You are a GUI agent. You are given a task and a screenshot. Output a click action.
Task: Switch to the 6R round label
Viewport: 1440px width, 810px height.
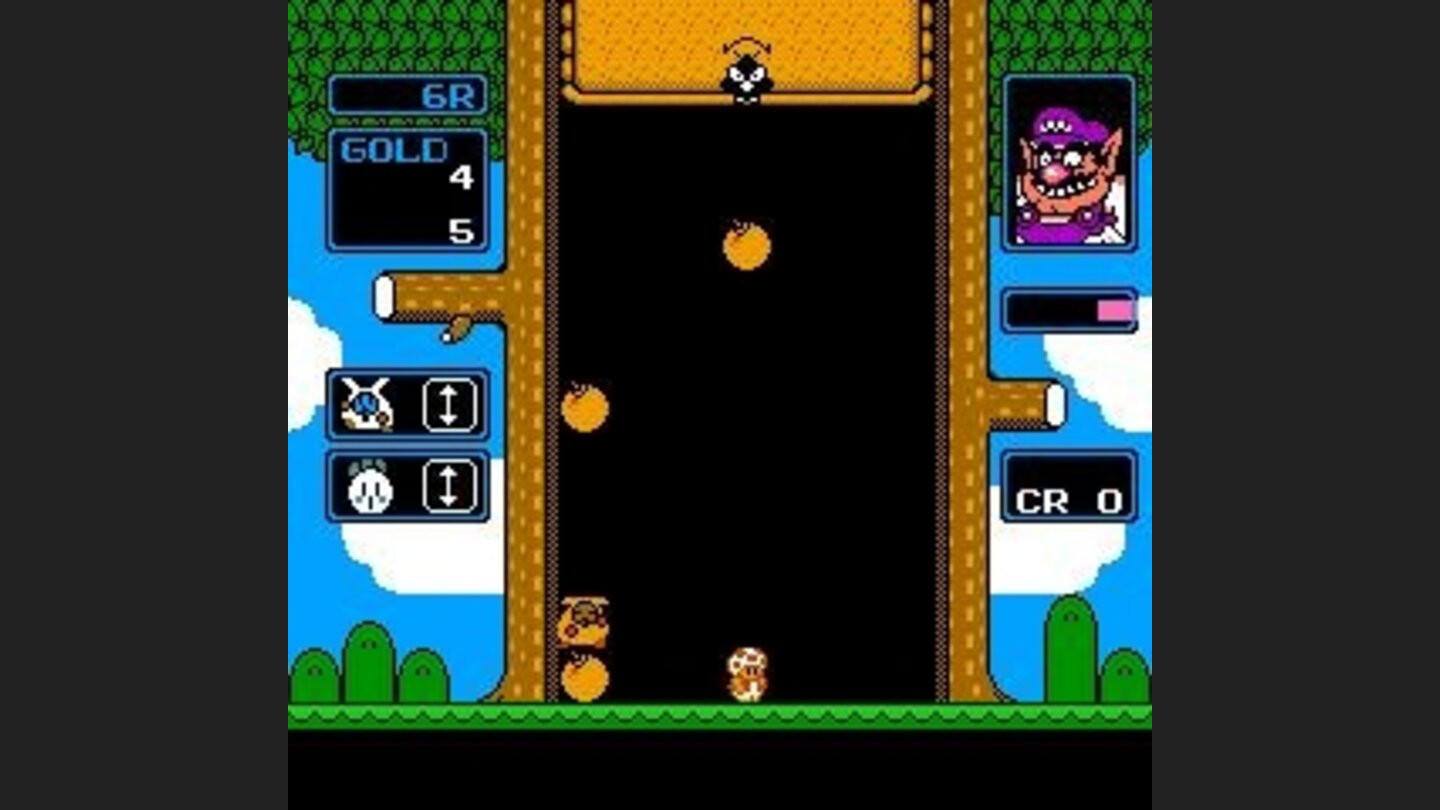(449, 97)
